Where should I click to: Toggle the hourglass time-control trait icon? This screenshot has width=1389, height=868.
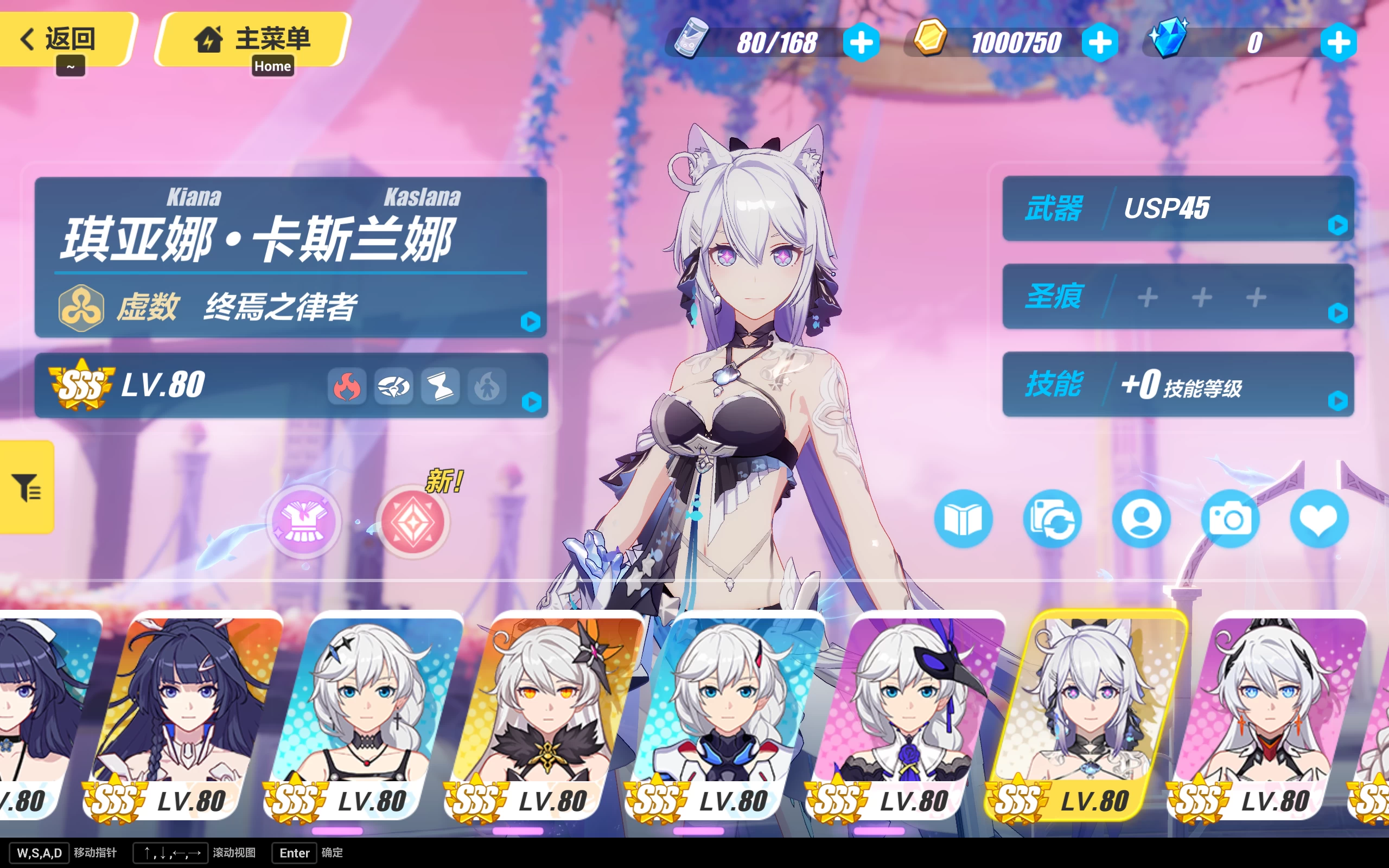pyautogui.click(x=440, y=387)
